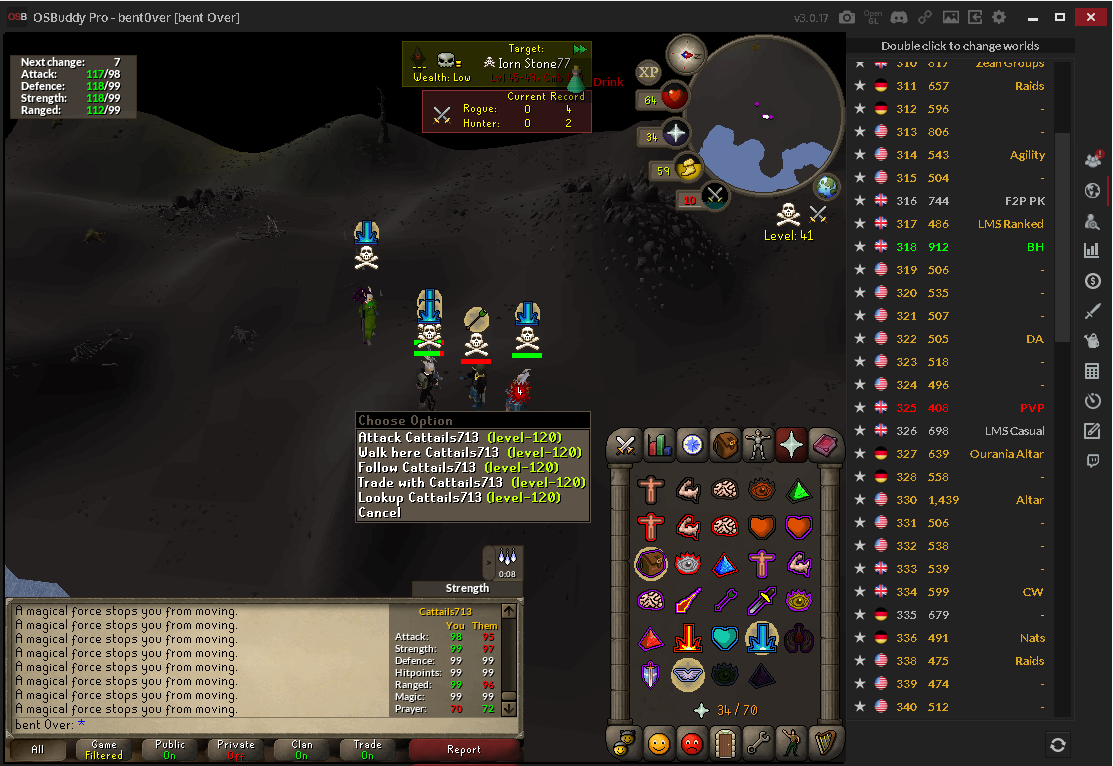Open the inventory backpack tab
The image size is (1113, 766).
click(x=725, y=445)
